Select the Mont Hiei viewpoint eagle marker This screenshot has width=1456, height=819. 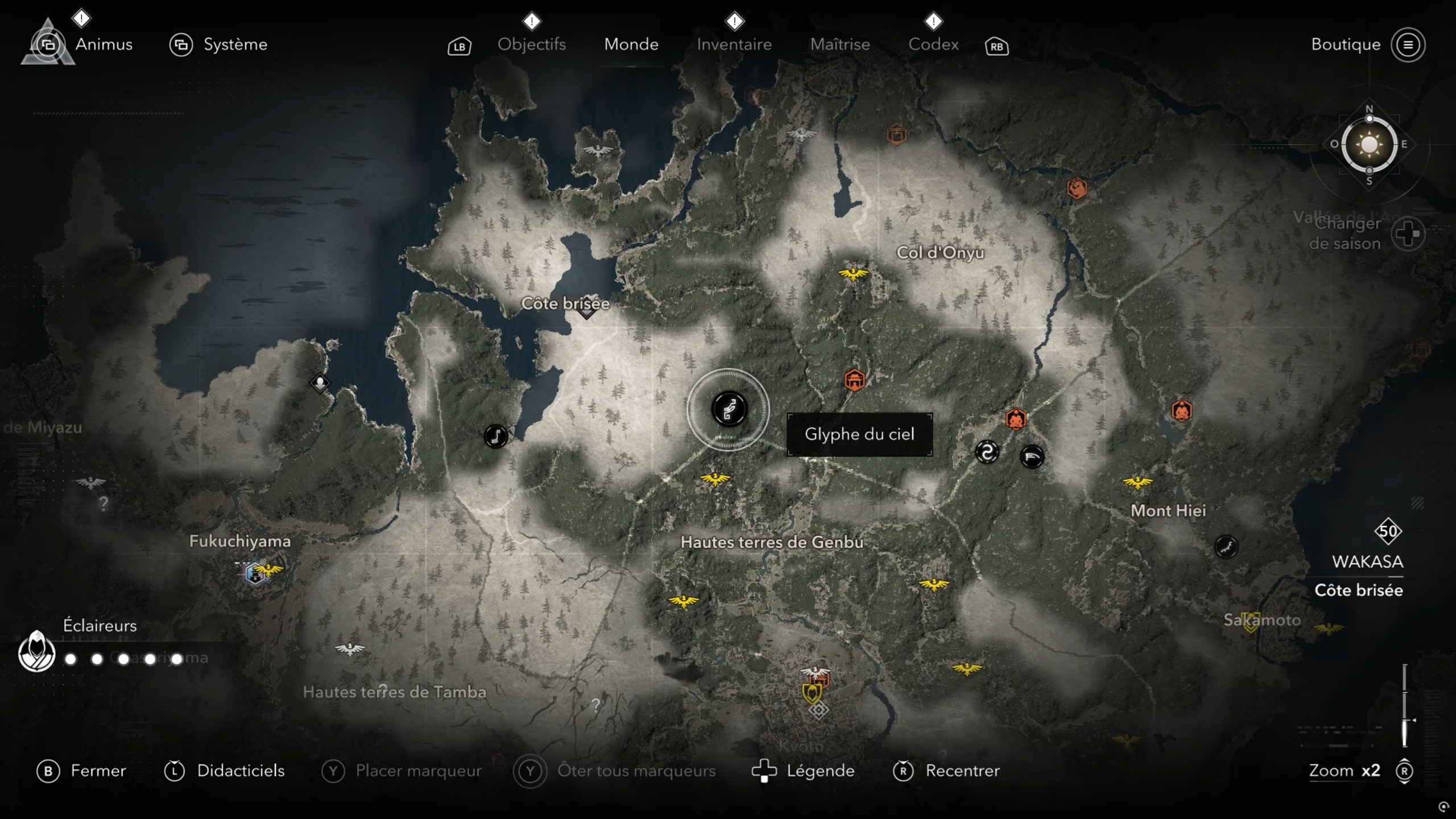(x=1137, y=483)
